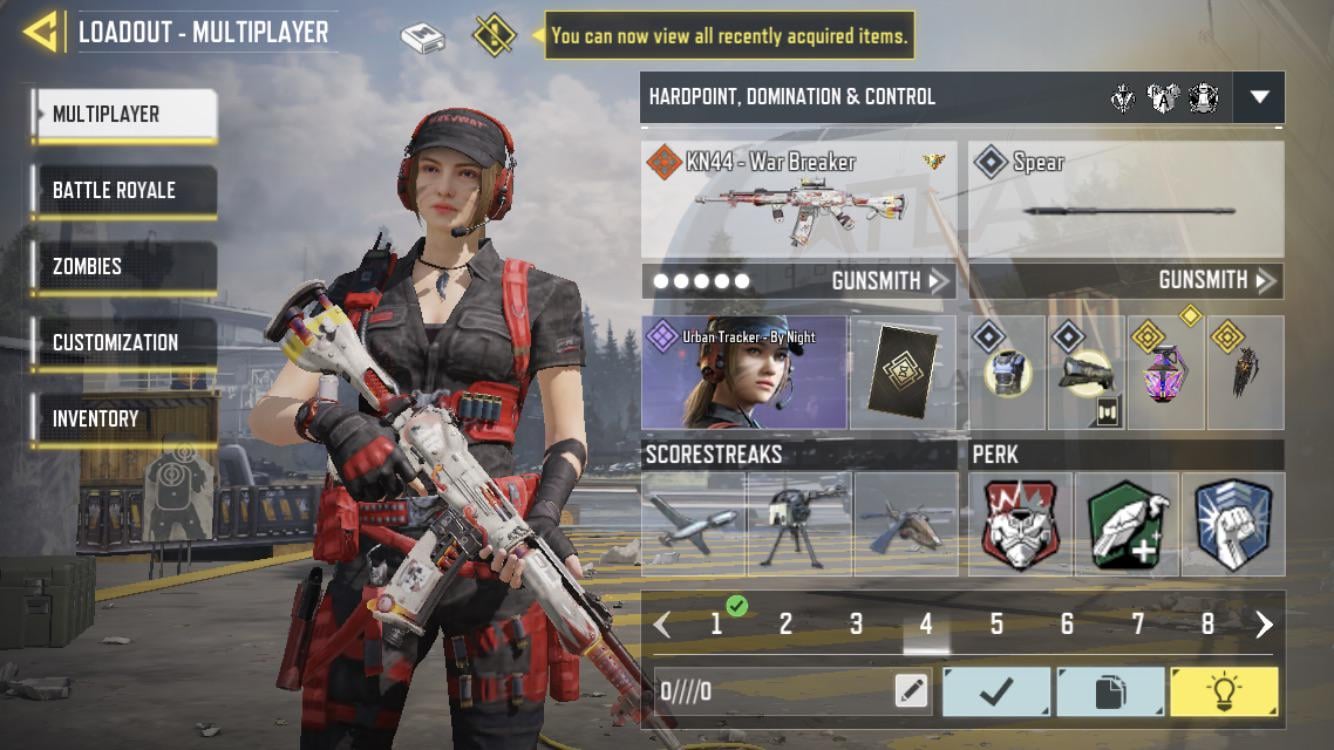The image size is (1334, 750).
Task: Choose the Spear secondary weapon slot
Action: 1126,199
